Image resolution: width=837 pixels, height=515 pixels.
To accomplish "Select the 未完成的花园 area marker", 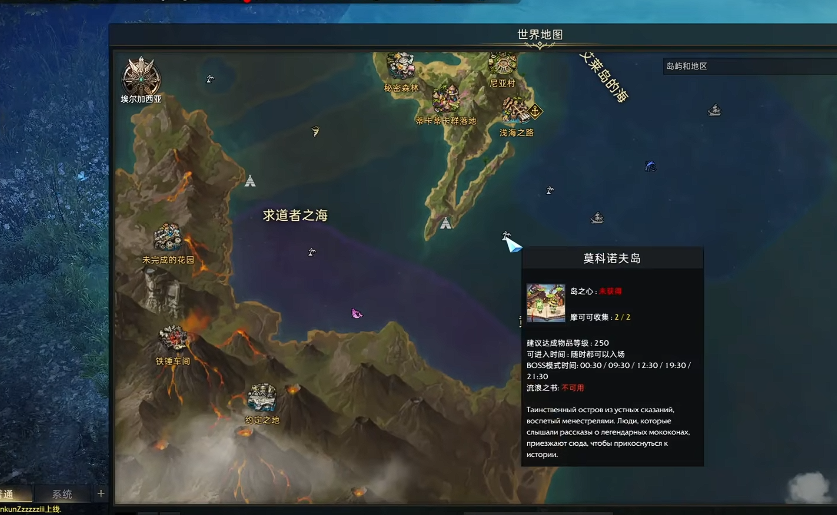I will [167, 238].
